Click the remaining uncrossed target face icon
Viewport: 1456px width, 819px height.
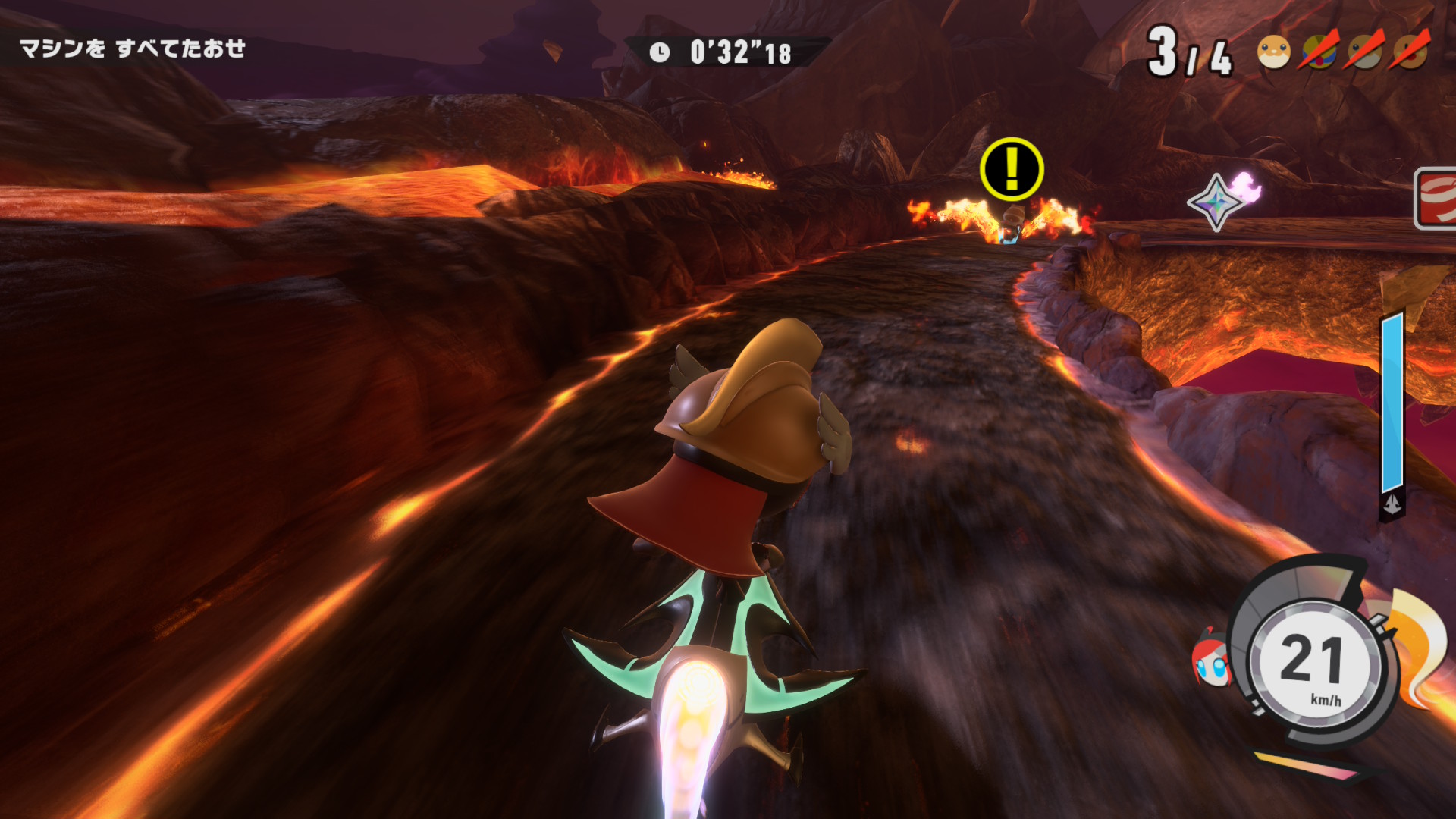[1273, 52]
